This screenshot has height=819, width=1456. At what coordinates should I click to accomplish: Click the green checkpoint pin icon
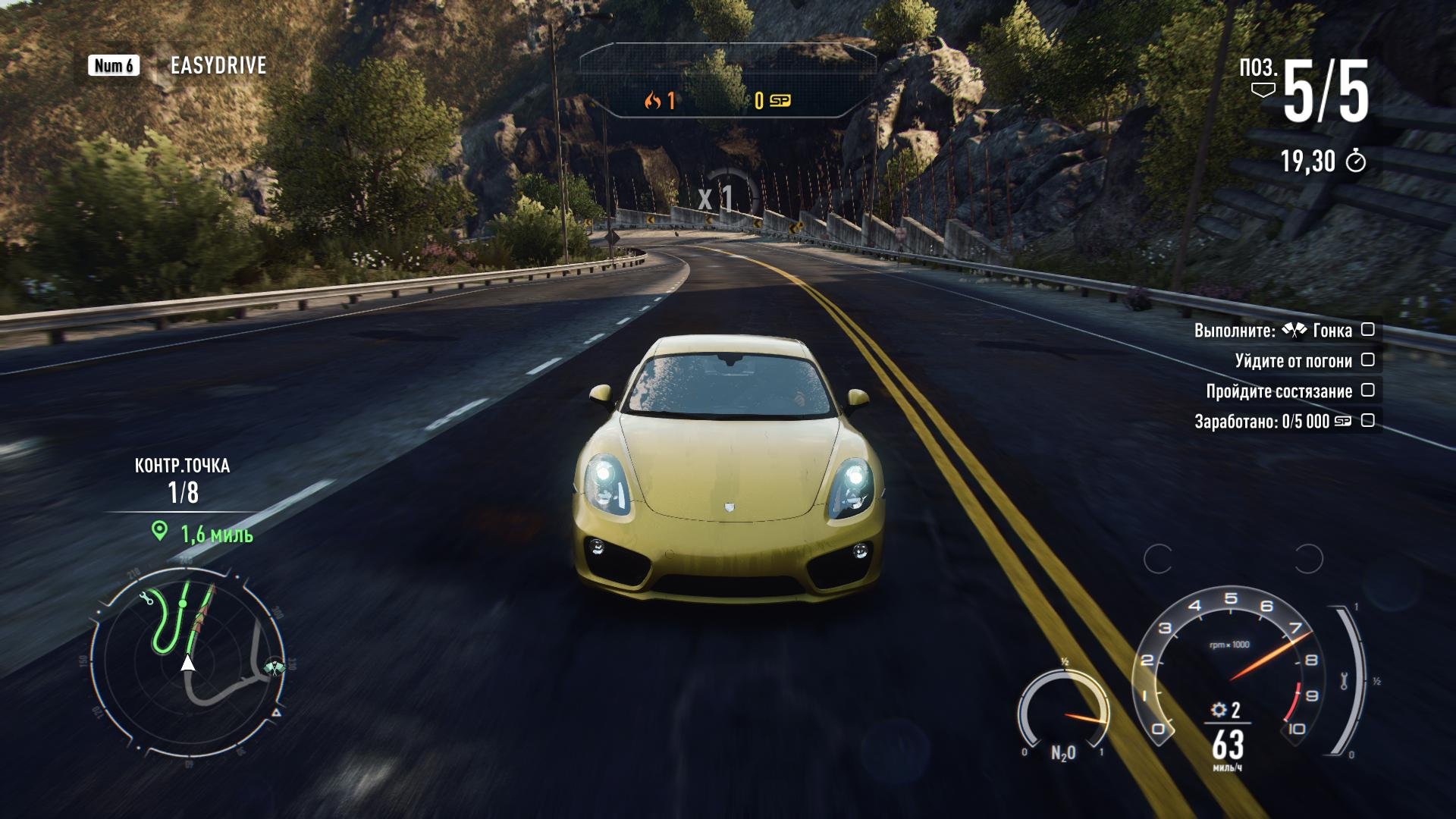click(x=159, y=531)
